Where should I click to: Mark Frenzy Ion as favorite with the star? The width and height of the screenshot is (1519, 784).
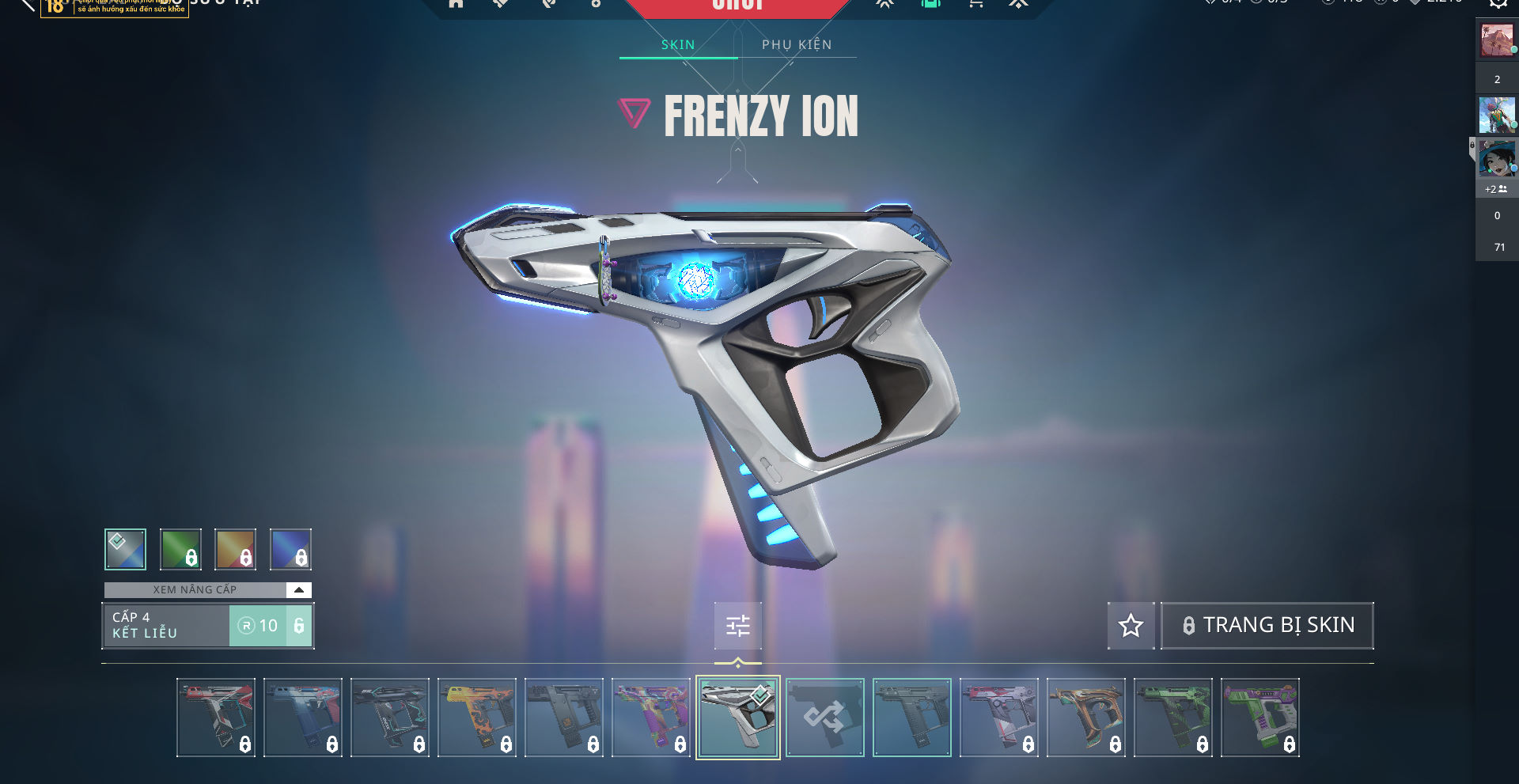pyautogui.click(x=1131, y=626)
